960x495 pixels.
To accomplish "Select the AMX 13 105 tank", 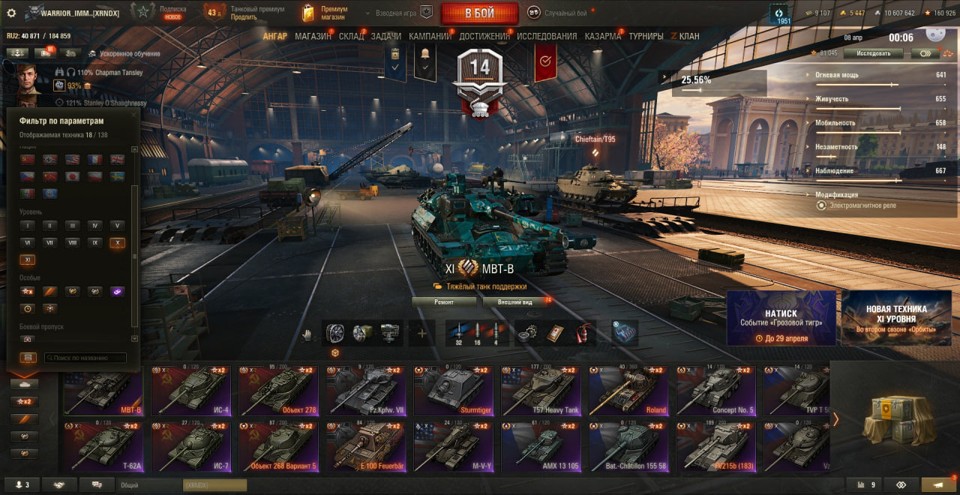I will [540, 445].
